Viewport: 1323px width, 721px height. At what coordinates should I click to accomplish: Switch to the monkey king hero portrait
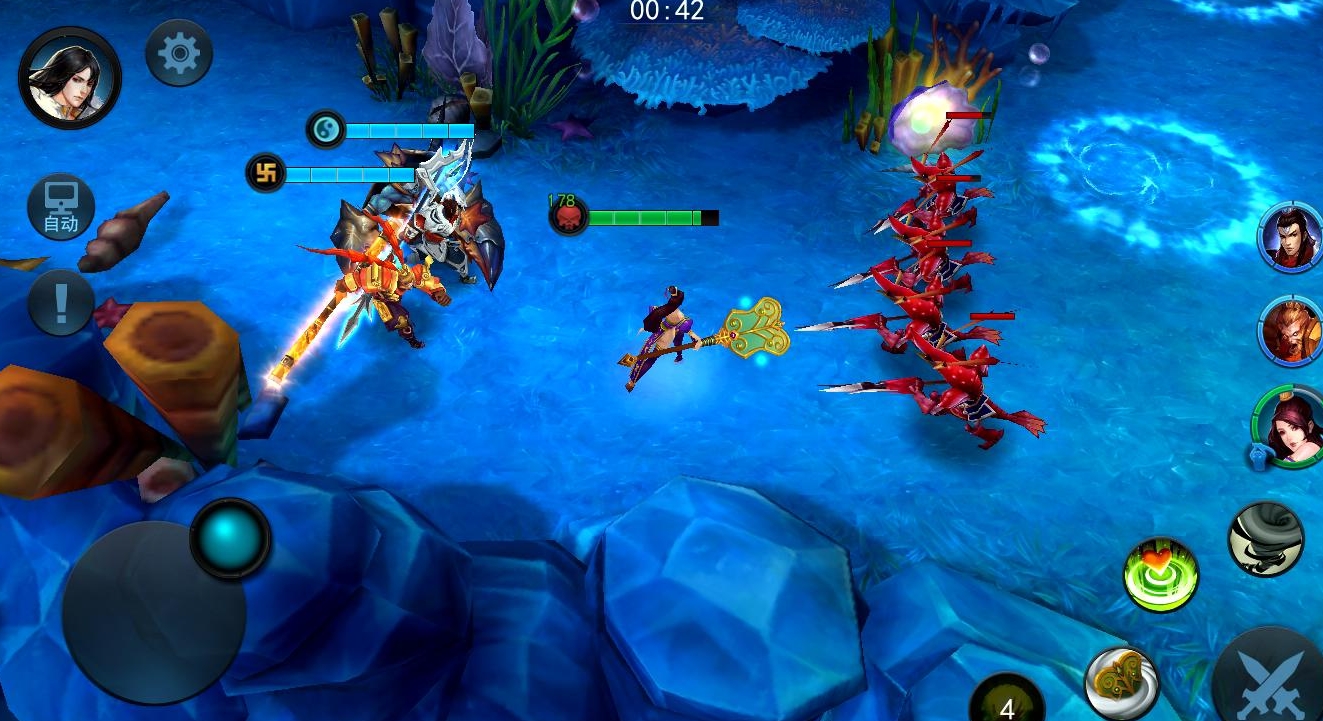coord(1291,330)
